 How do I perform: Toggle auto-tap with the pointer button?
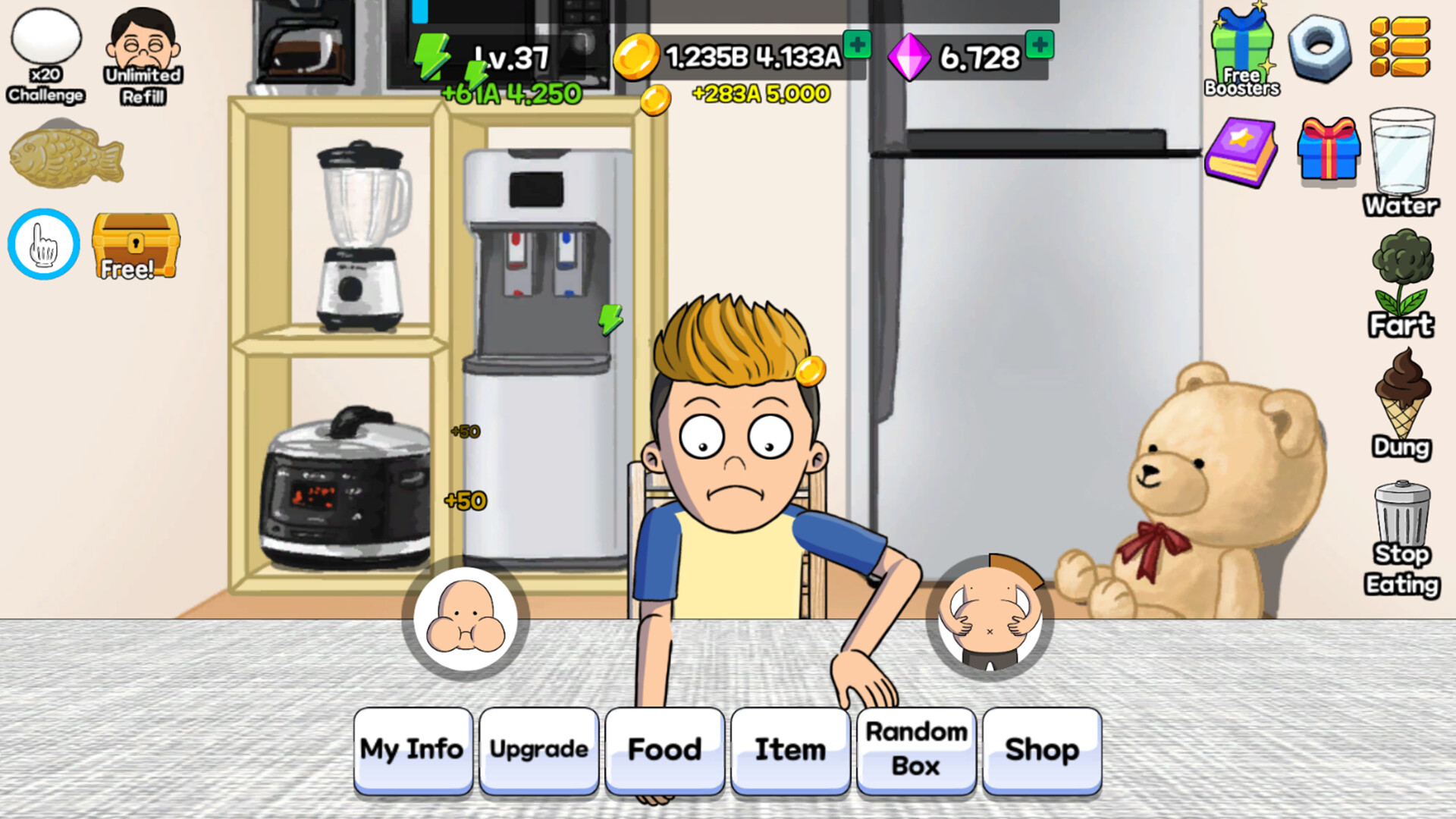[43, 243]
